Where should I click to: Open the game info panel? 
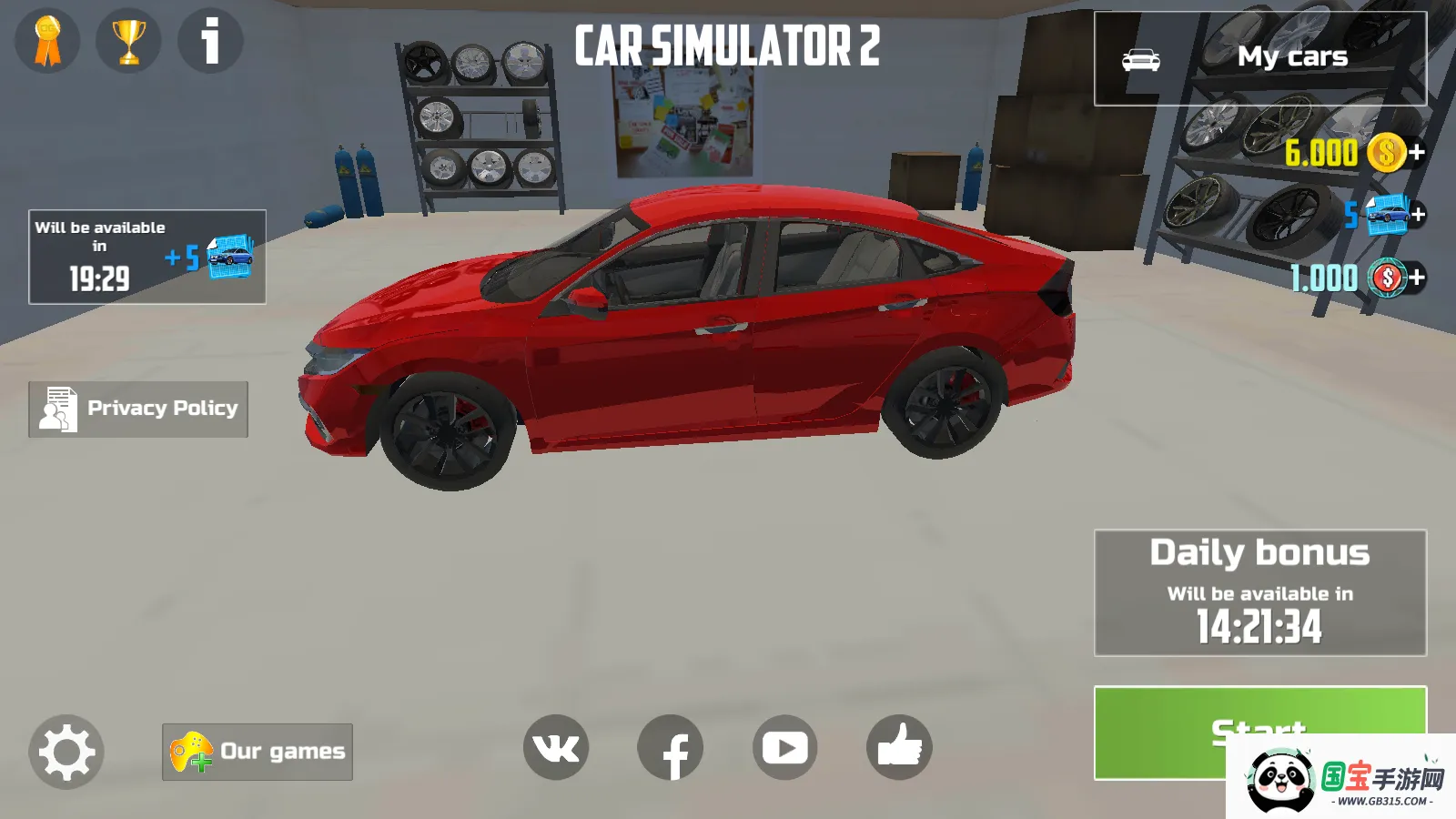[209, 40]
